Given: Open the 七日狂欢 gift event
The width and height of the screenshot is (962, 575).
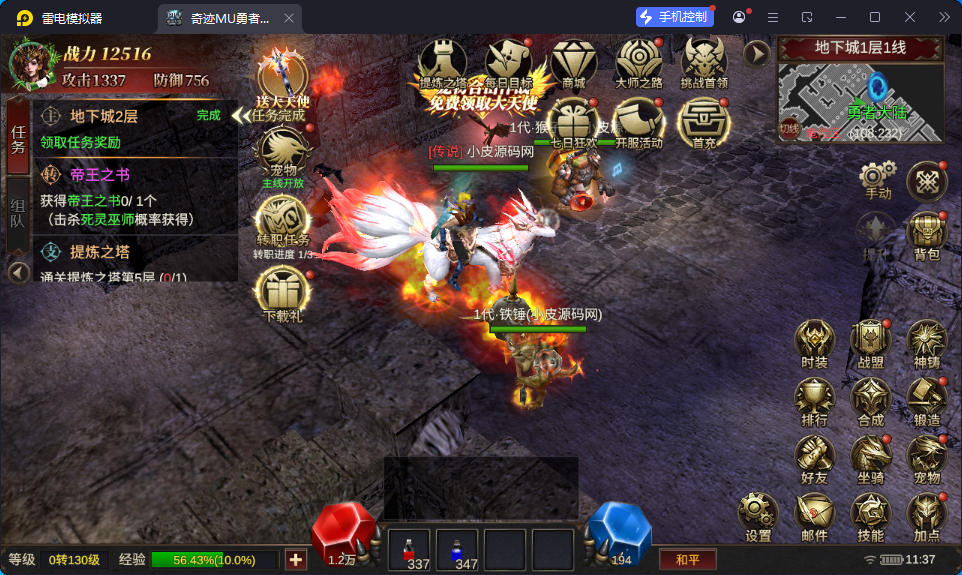Looking at the screenshot, I should (573, 123).
